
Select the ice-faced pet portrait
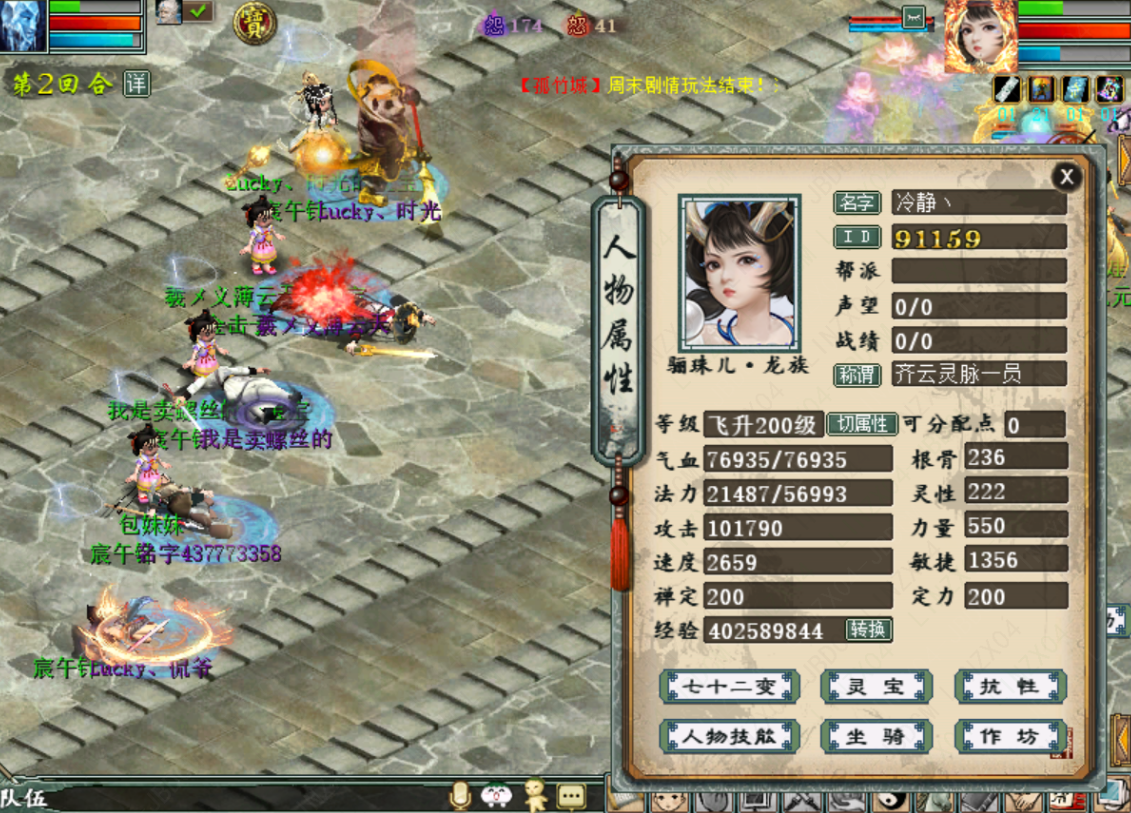(22, 26)
